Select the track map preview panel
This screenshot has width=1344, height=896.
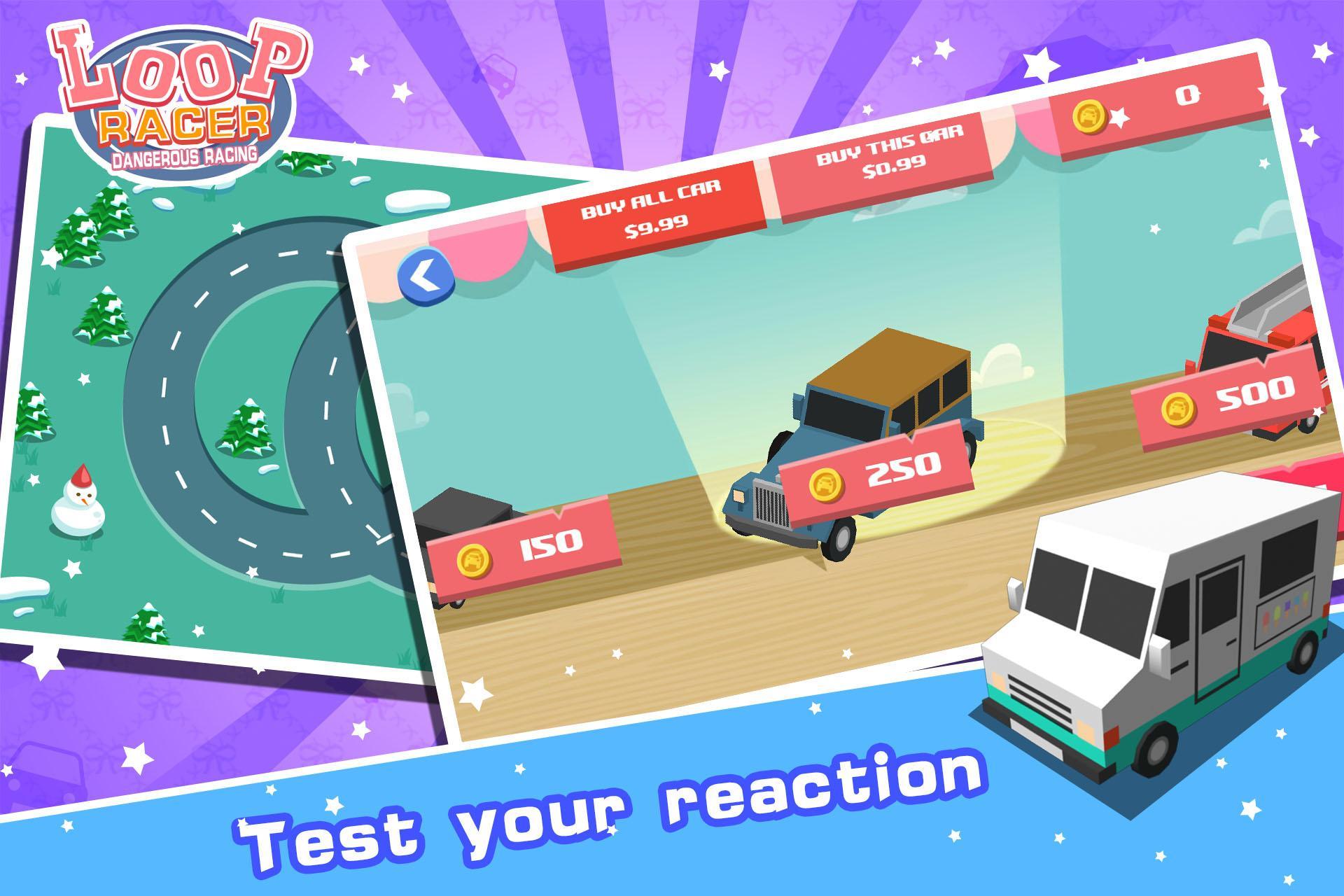(x=210, y=420)
